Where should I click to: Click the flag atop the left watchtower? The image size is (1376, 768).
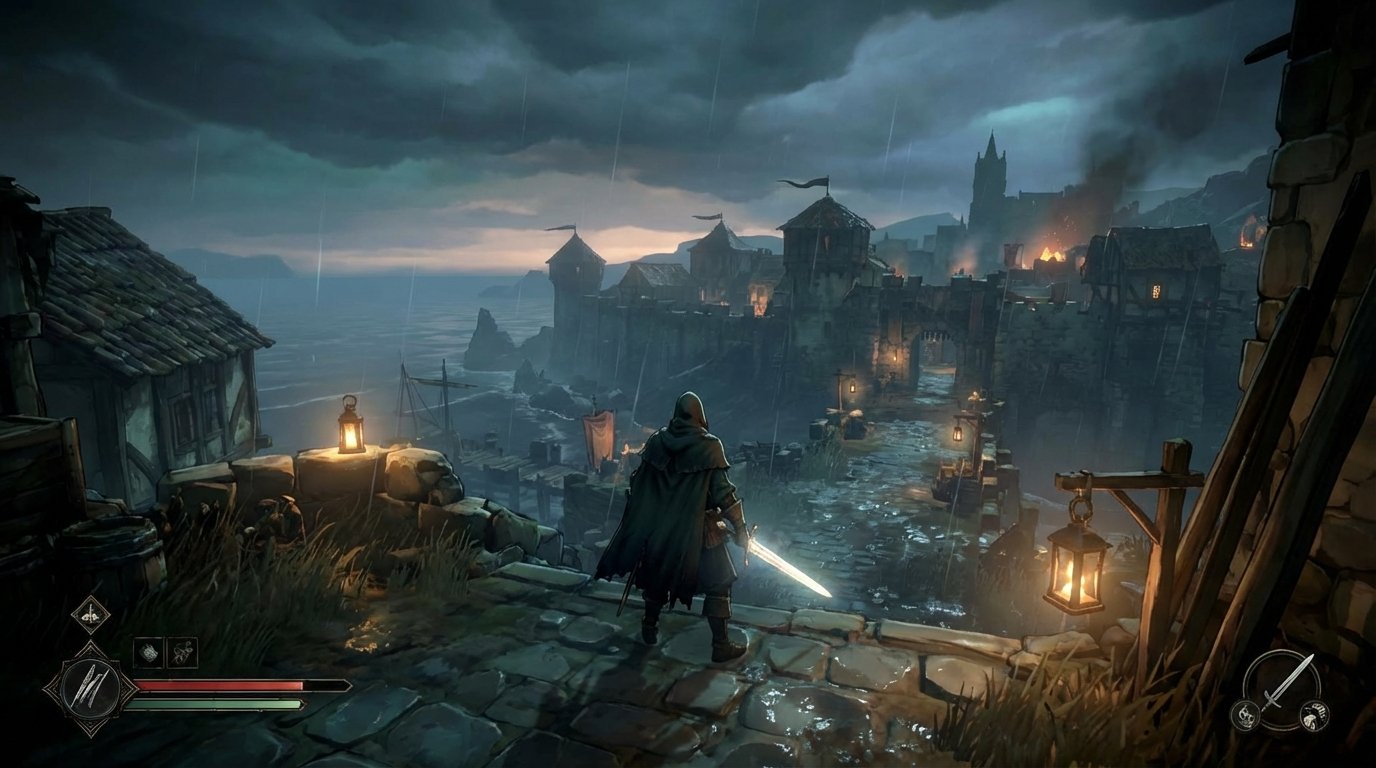(560, 230)
